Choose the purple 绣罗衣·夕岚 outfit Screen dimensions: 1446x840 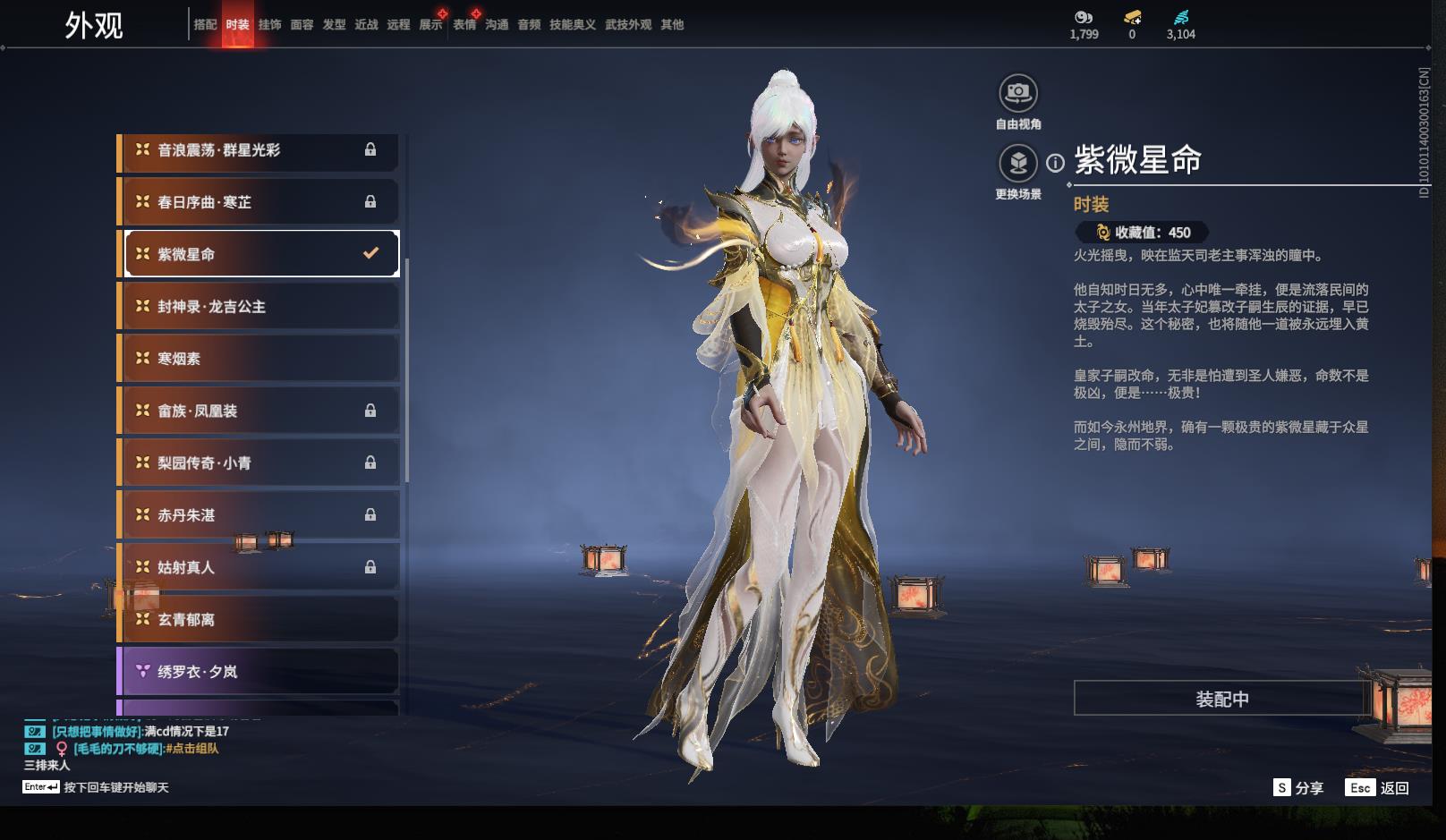point(259,672)
